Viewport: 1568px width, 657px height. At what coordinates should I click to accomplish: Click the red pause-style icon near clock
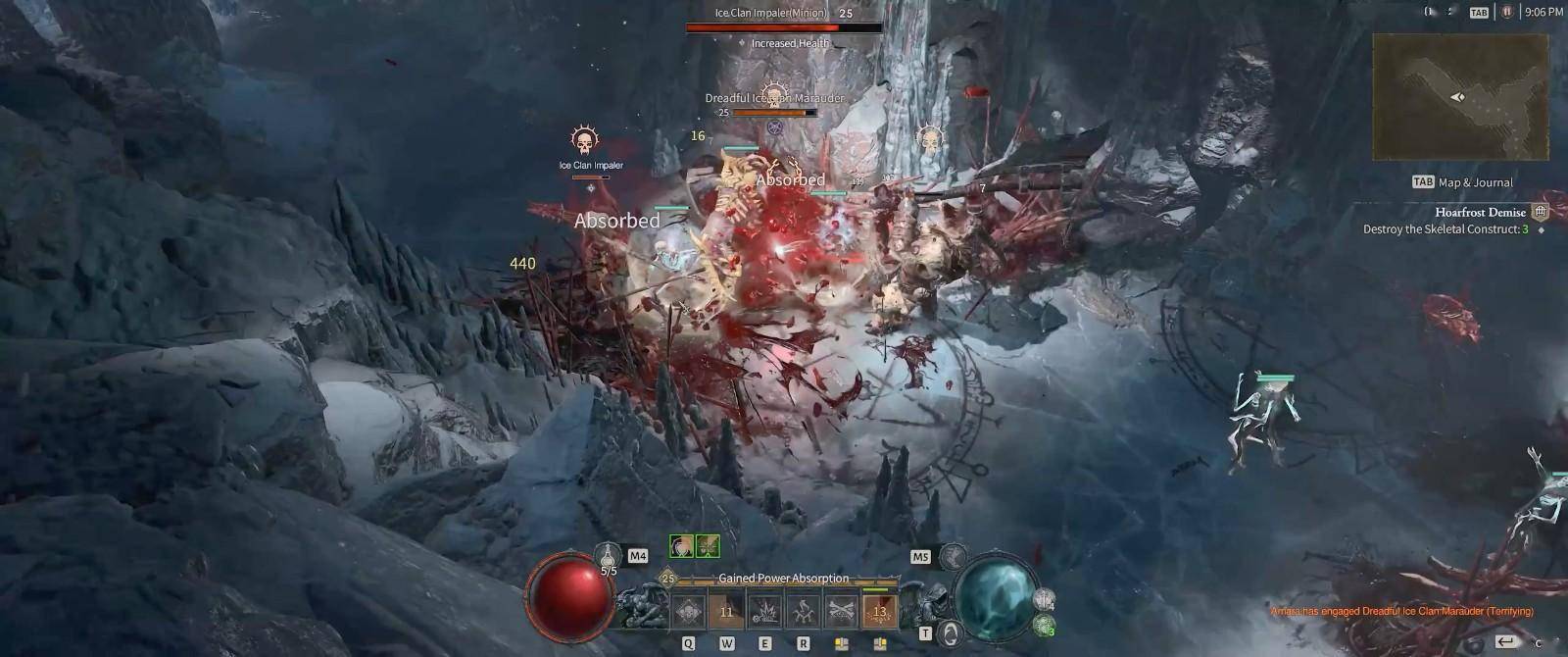pyautogui.click(x=1507, y=12)
